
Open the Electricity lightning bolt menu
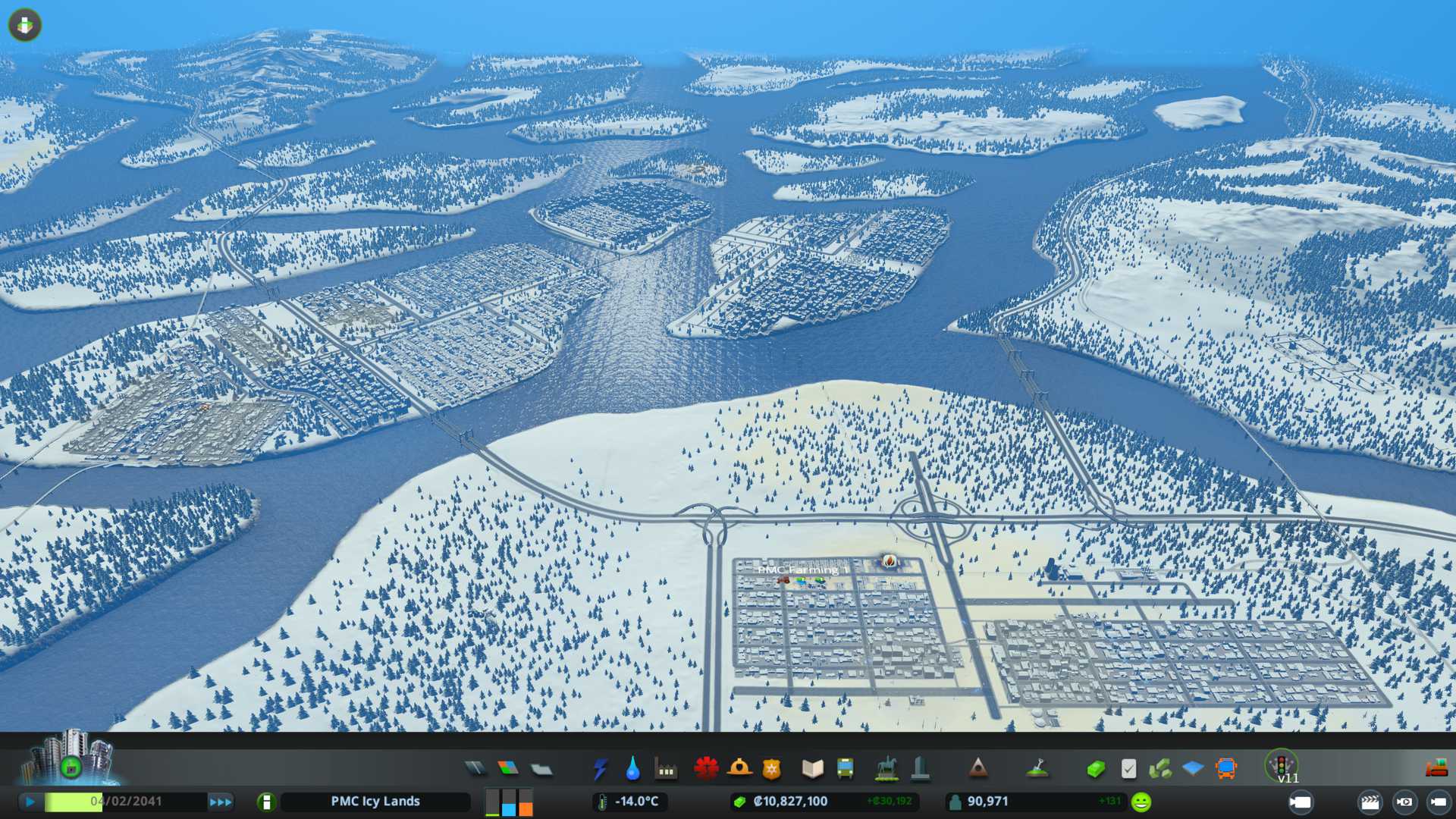(x=600, y=769)
